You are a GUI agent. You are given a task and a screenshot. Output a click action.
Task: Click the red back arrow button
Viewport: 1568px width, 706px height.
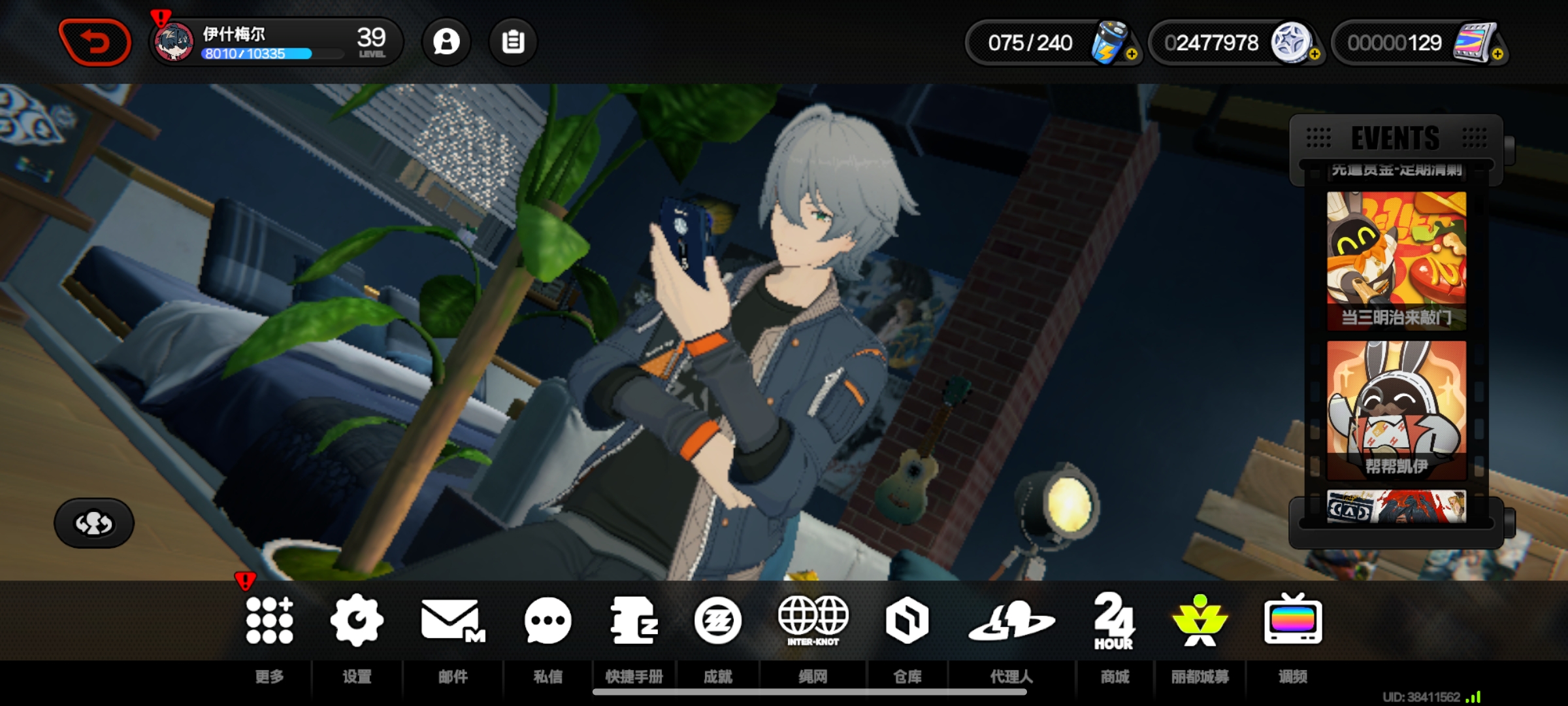95,42
